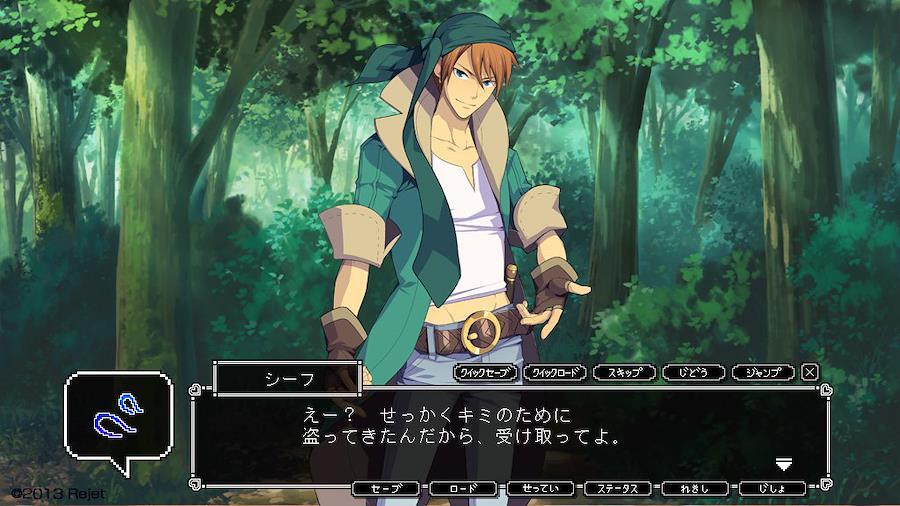
Task: Skip dialogue with the スキップ button
Action: tap(625, 372)
